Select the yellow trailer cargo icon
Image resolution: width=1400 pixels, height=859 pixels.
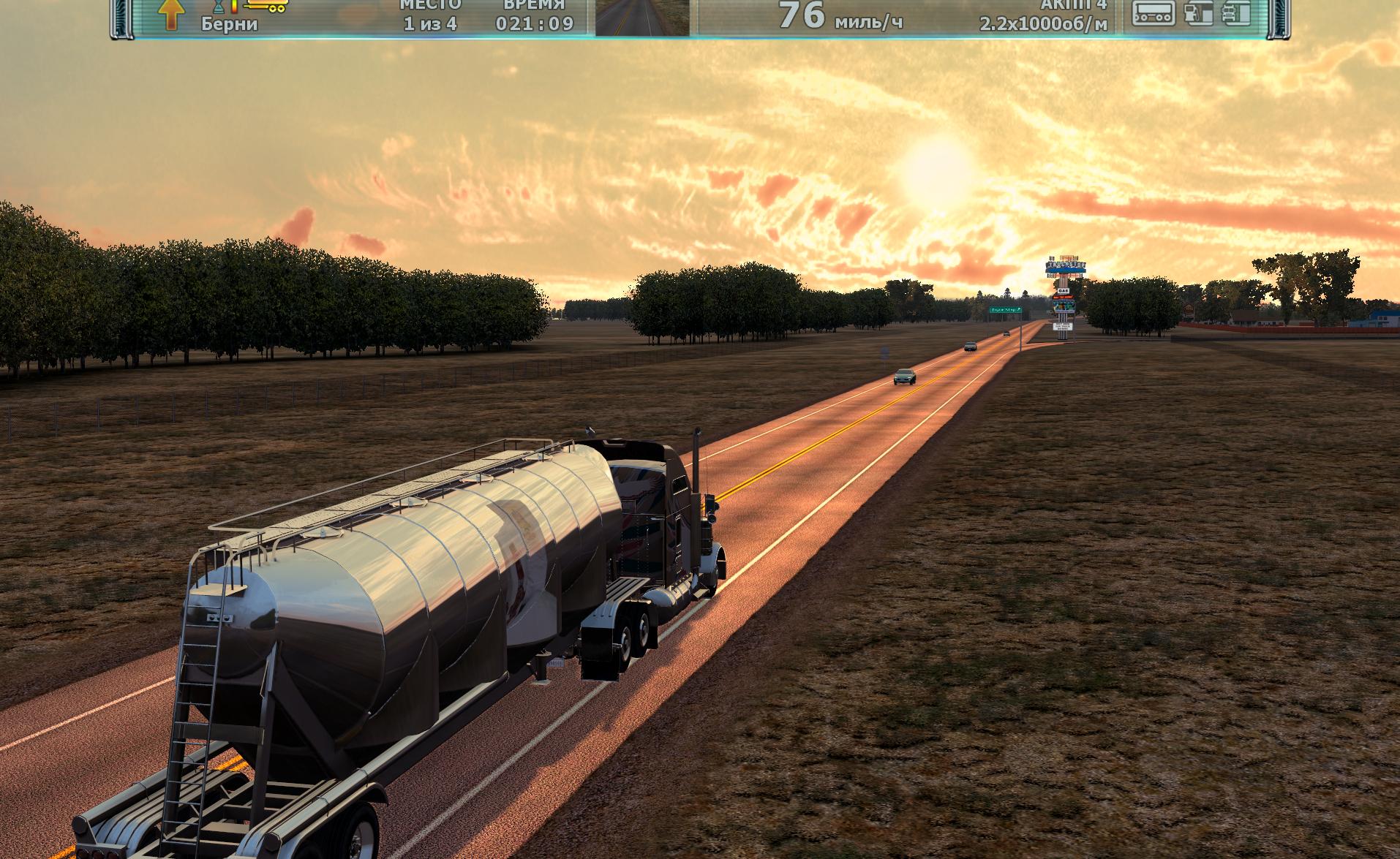click(x=266, y=7)
